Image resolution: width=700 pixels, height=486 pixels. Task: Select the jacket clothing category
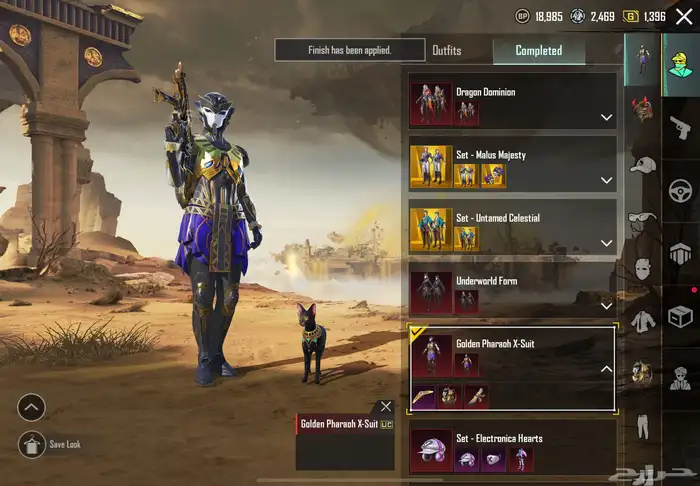[642, 322]
